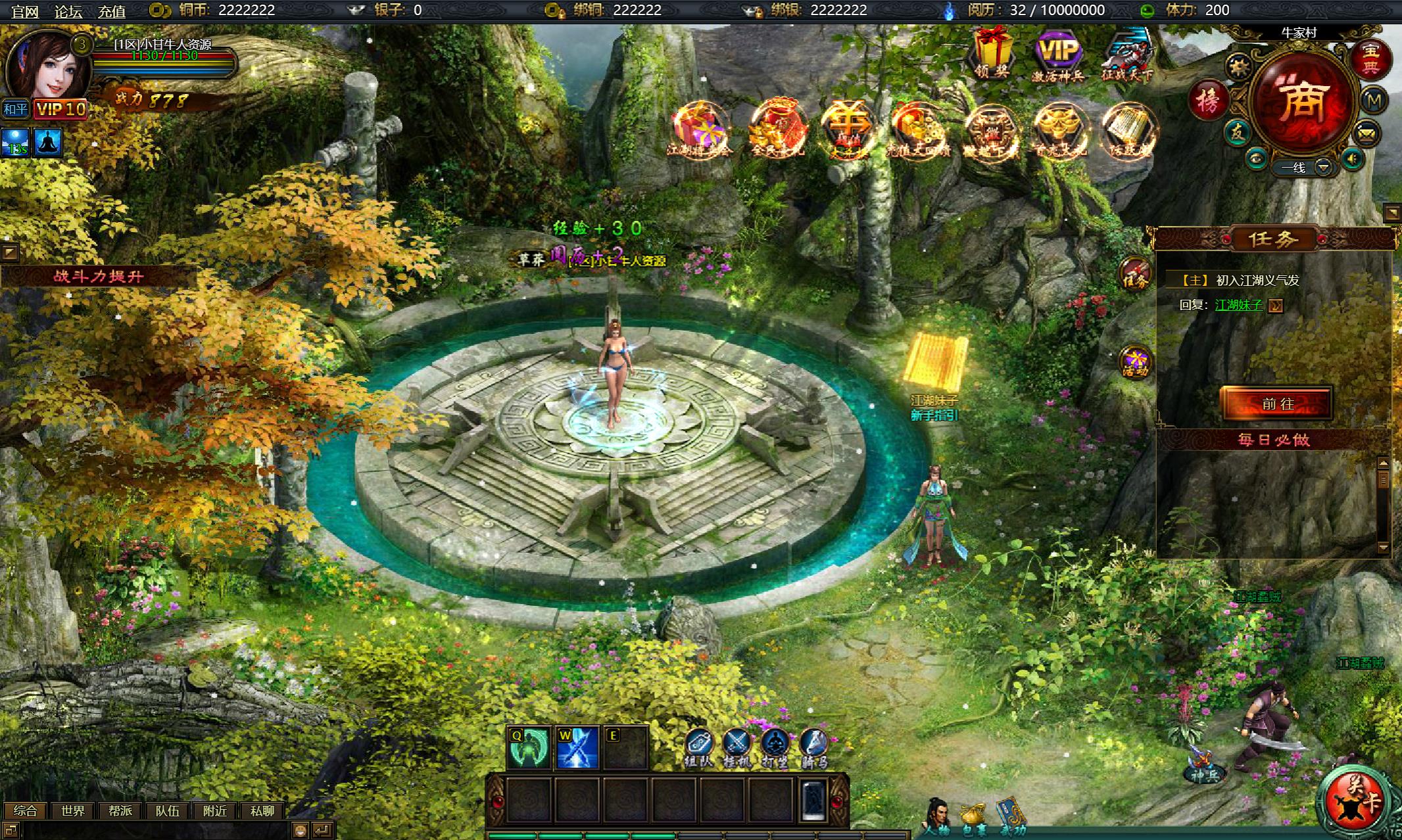Open the 宝典 guide button
The height and width of the screenshot is (840, 1402).
1370,58
